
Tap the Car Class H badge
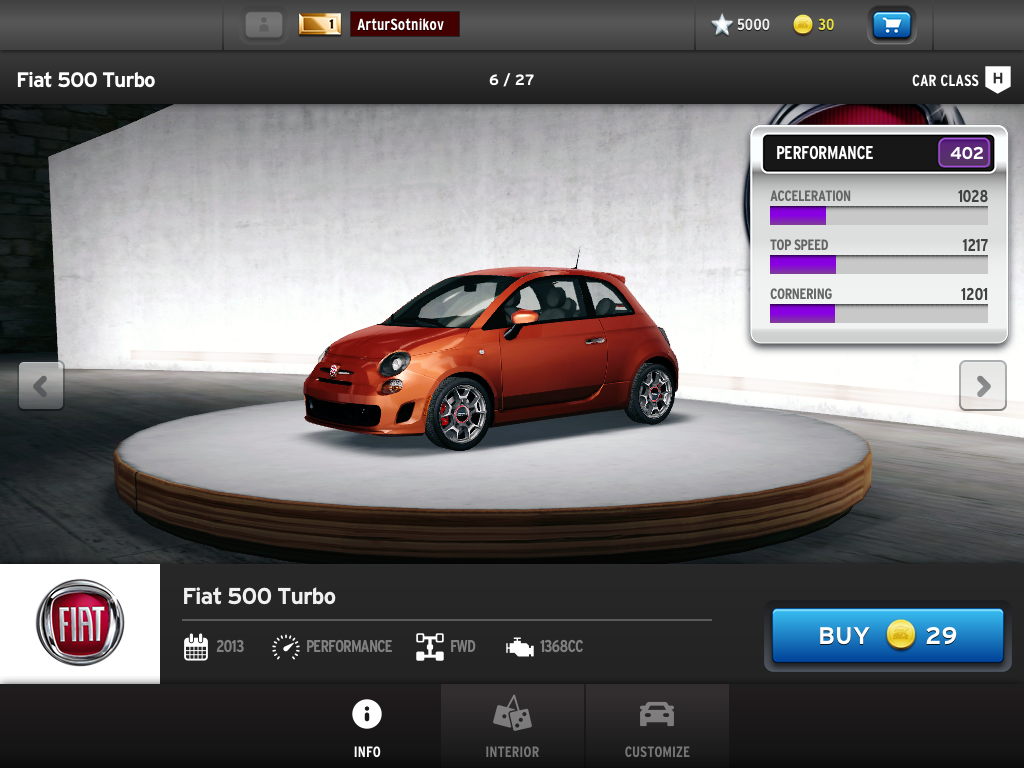(997, 80)
